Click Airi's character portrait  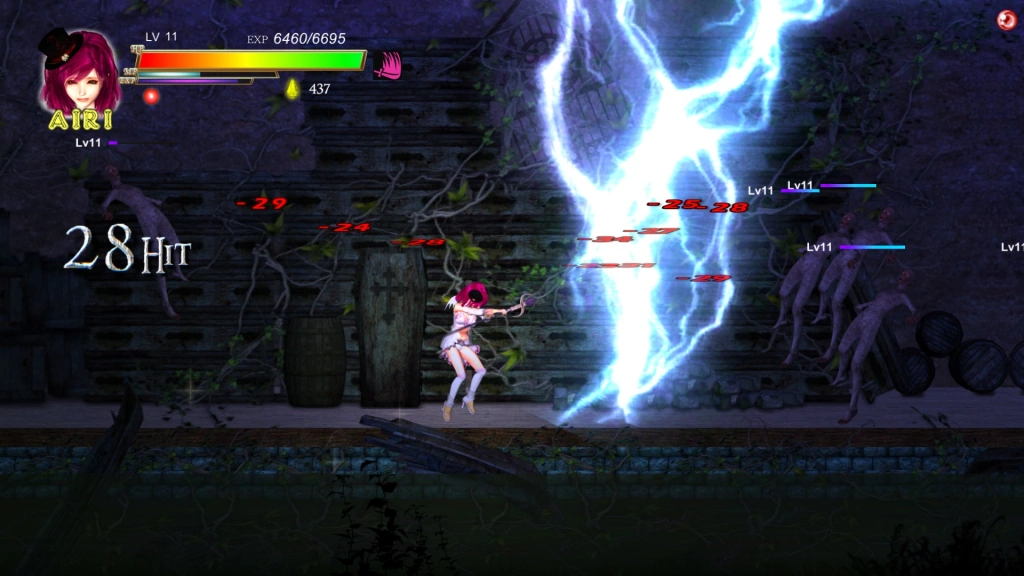[80, 72]
